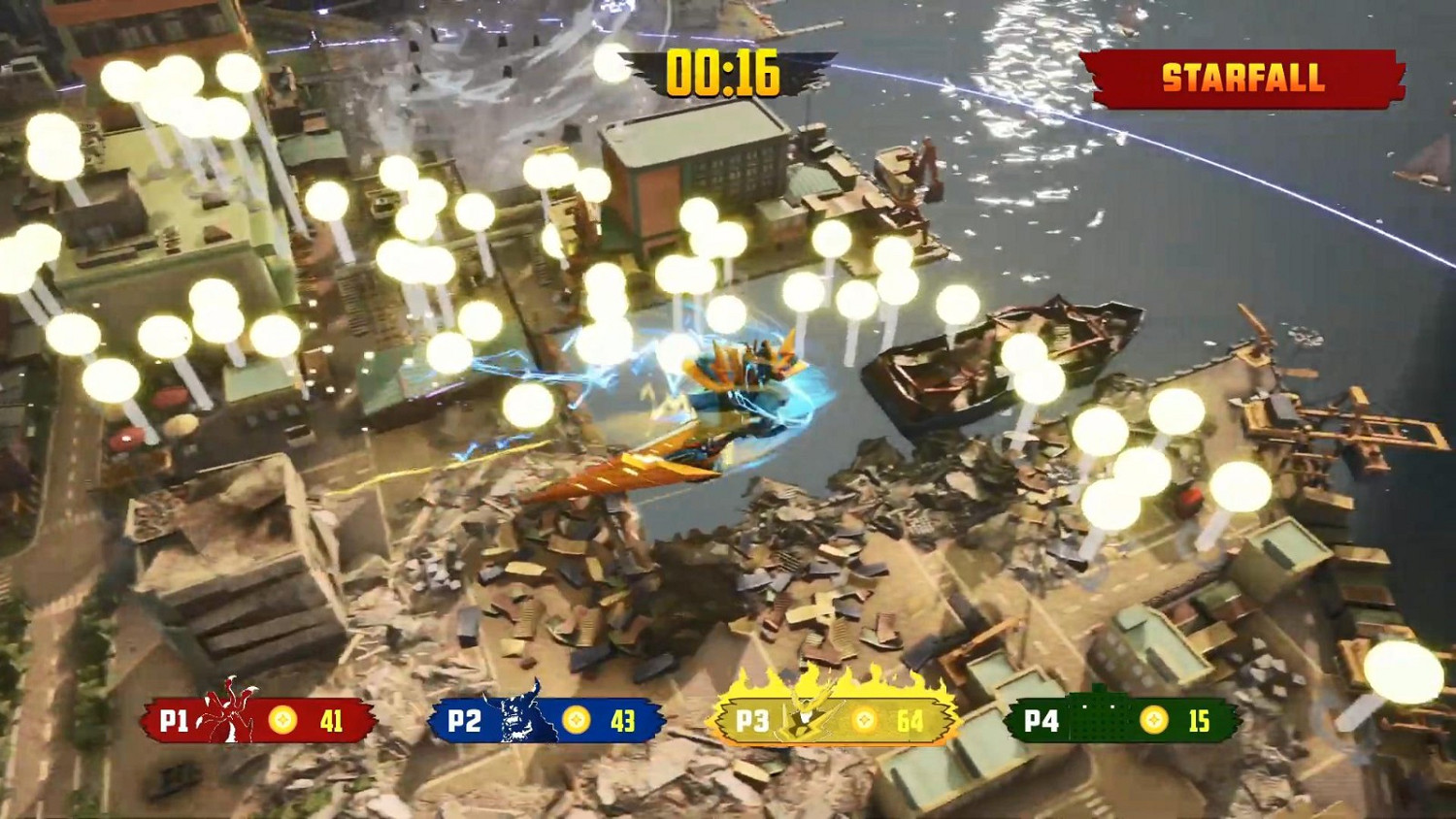Screen dimensions: 1456x819
Task: Choose the yellow P3 player panel
Action: pos(833,720)
